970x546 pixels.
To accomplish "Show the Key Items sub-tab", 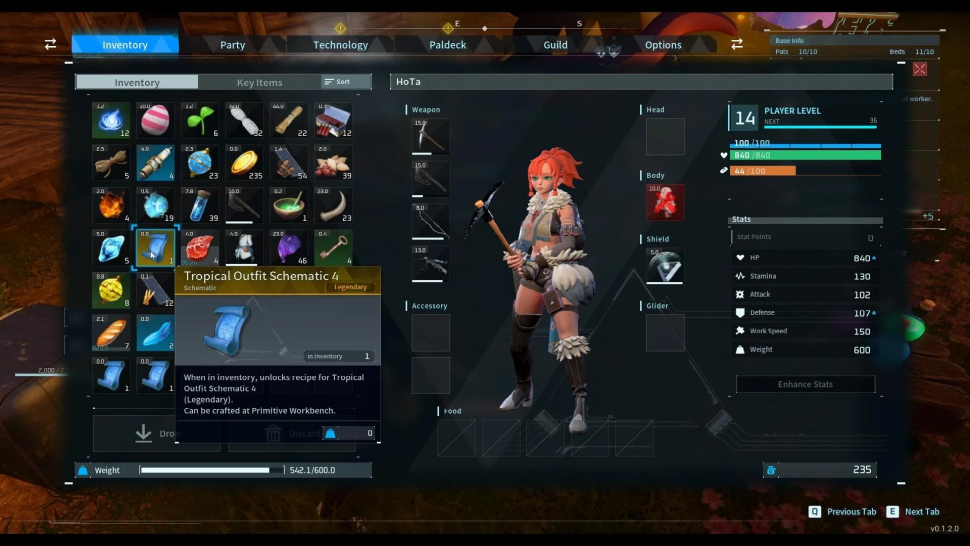I will (259, 83).
